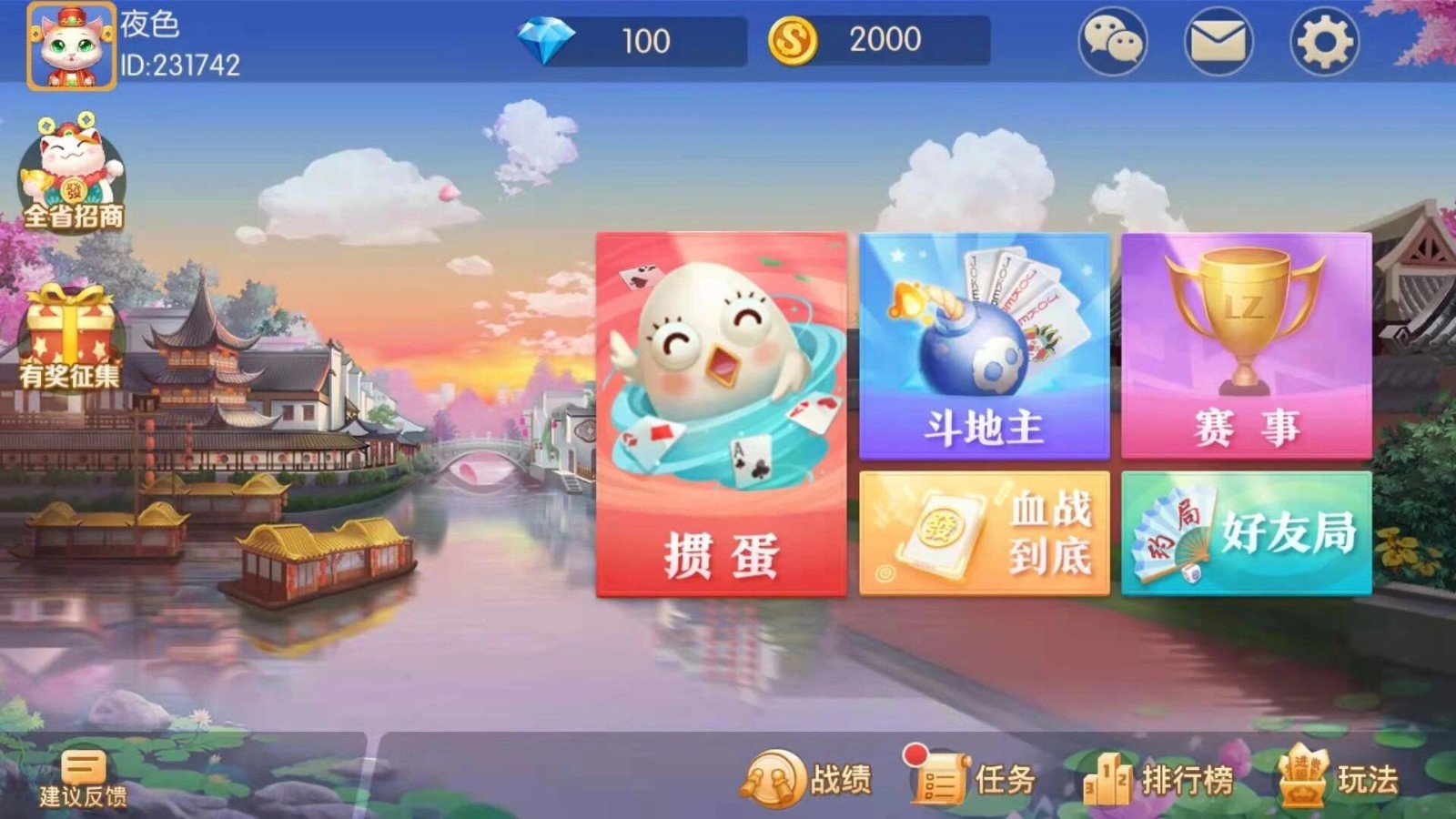Enter the 血战到底 mahjong mode
1456x819 pixels.
983,532
